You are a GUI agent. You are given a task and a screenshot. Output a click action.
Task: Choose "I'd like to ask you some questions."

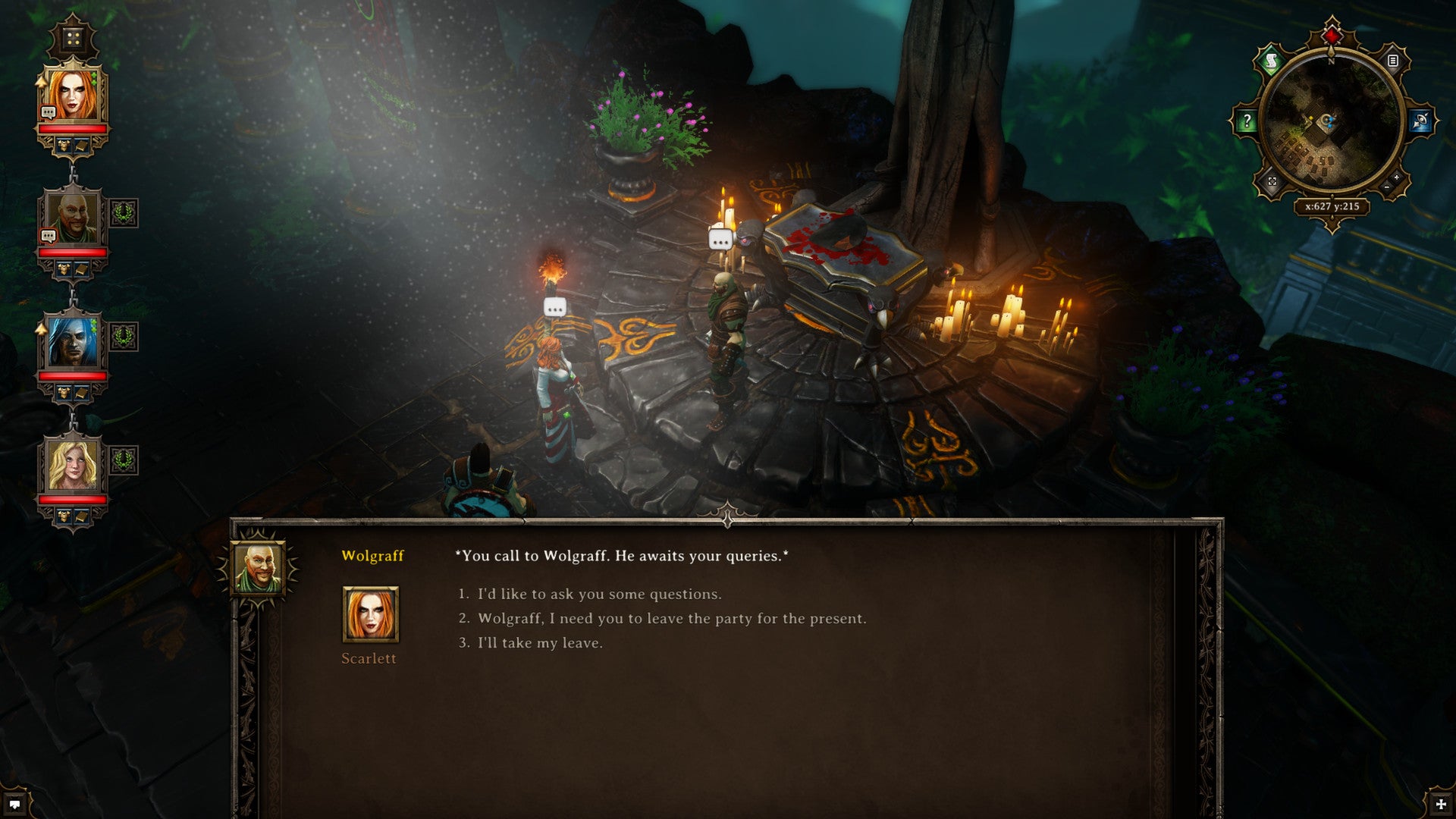tap(599, 595)
